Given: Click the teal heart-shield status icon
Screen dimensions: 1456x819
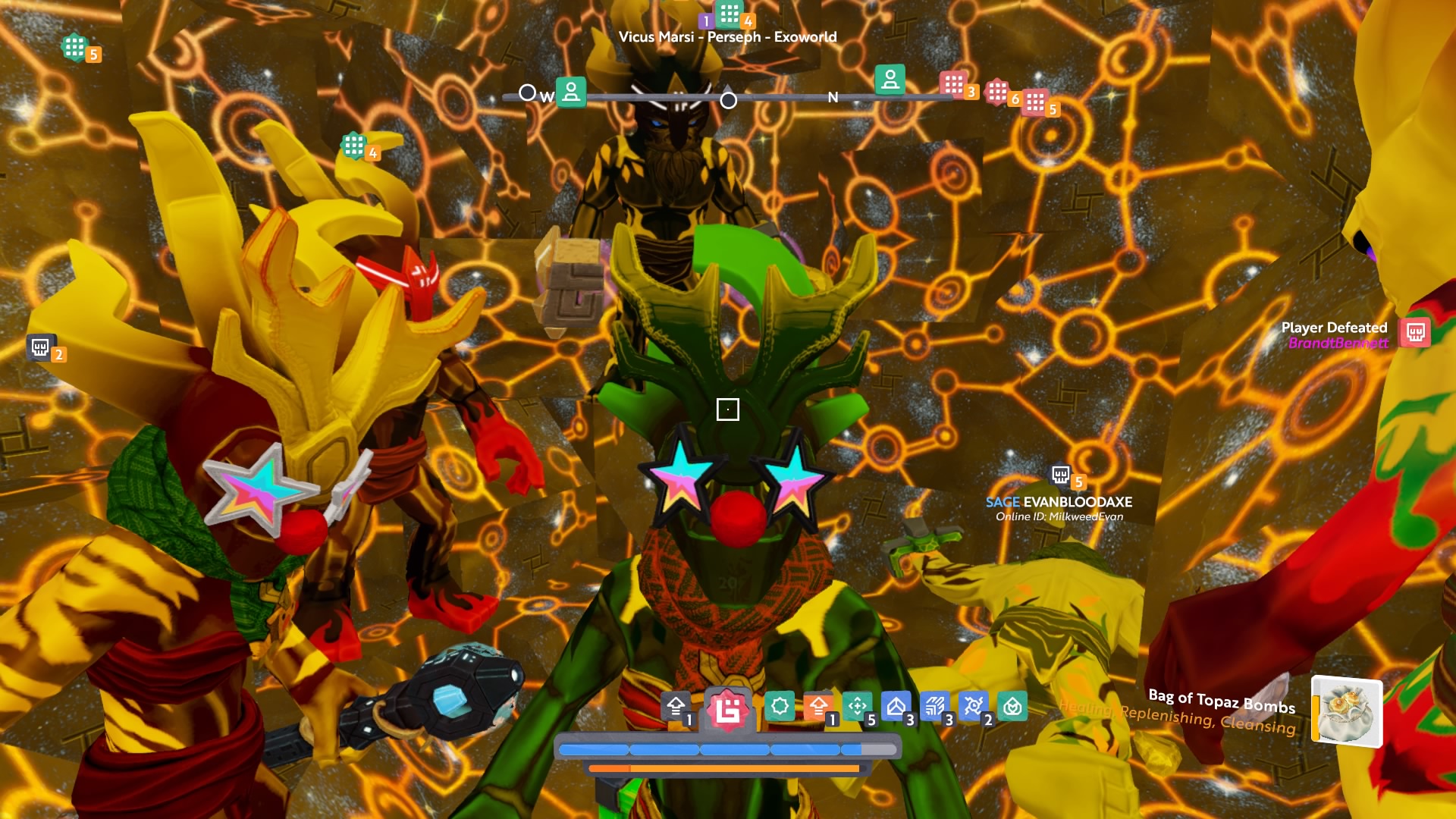Looking at the screenshot, I should 1012,707.
